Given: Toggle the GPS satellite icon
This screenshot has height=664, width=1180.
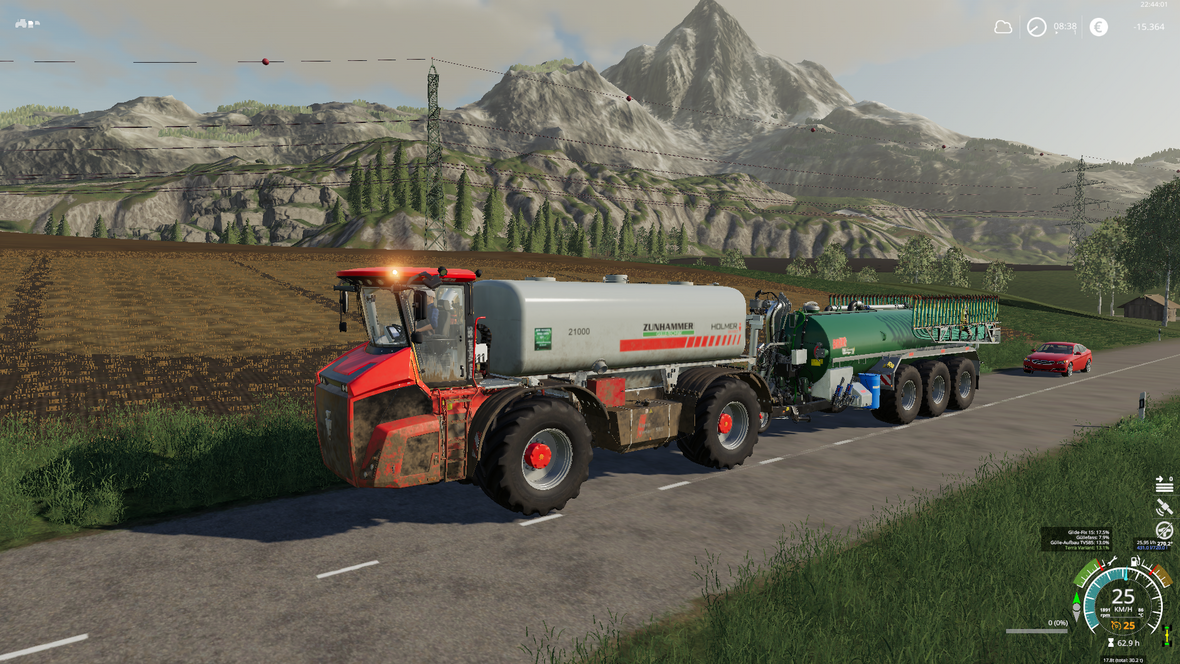Looking at the screenshot, I should click(x=1164, y=508).
